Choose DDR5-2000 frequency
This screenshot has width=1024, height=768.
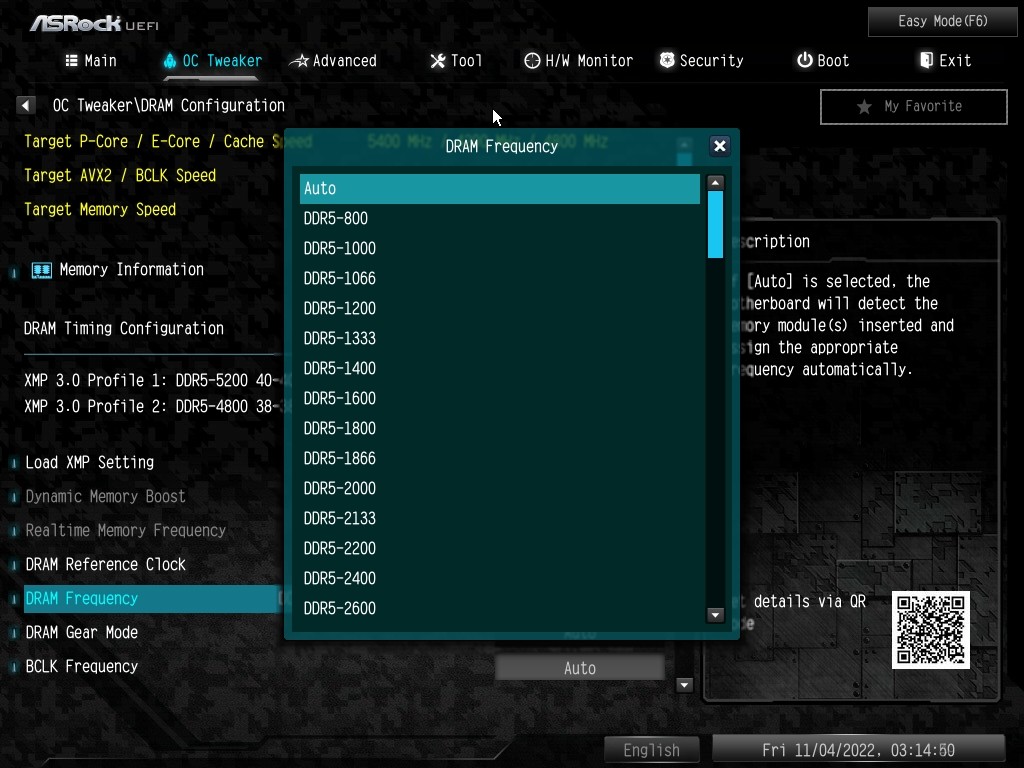click(499, 489)
